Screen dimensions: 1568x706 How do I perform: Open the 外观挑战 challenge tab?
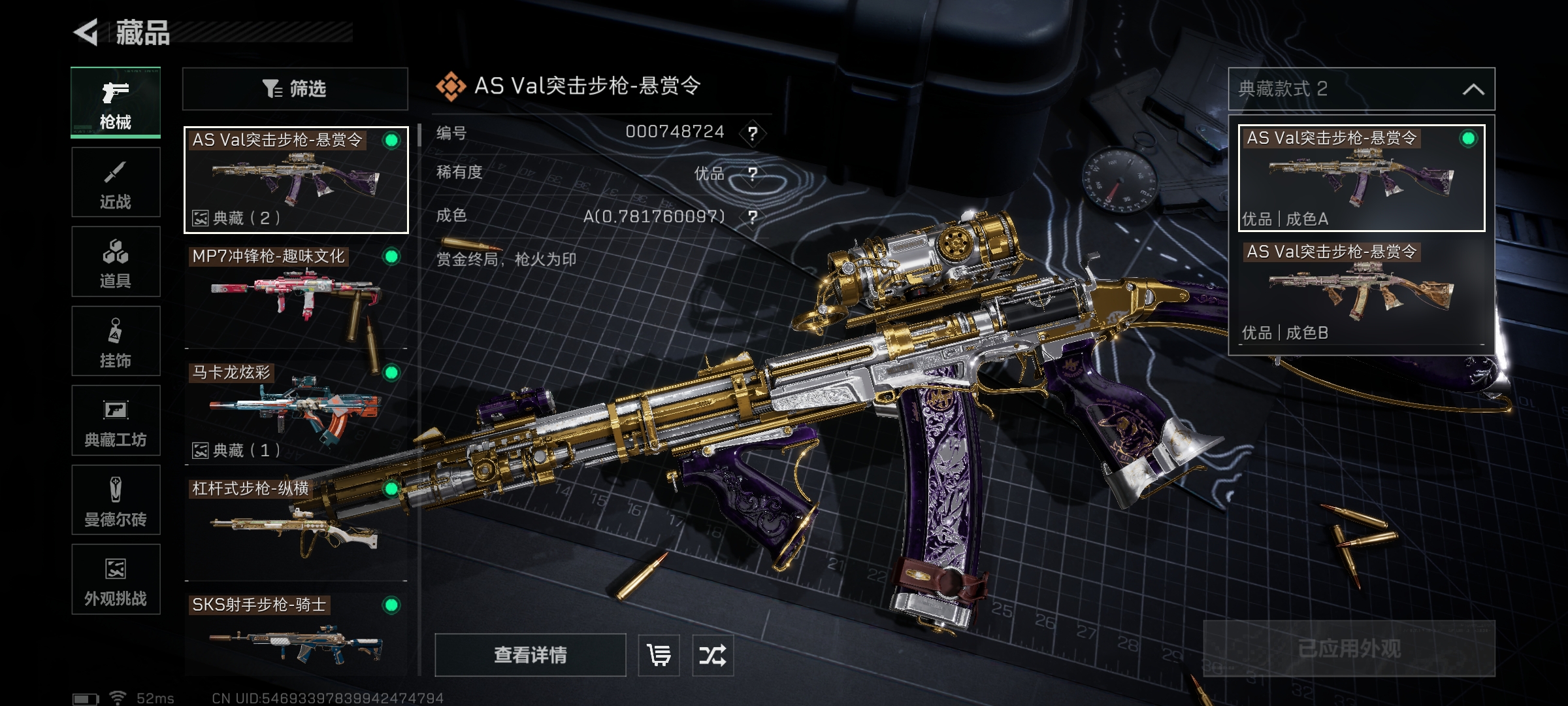(x=116, y=579)
